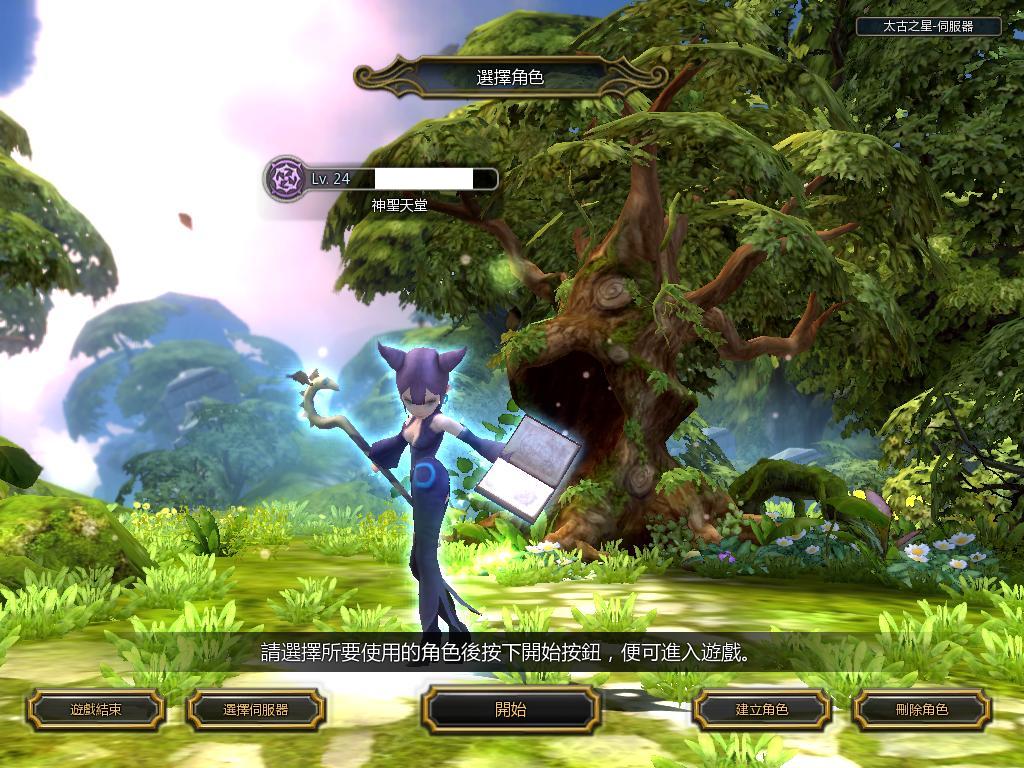Open the 選擇伺服器 server selection

click(255, 710)
